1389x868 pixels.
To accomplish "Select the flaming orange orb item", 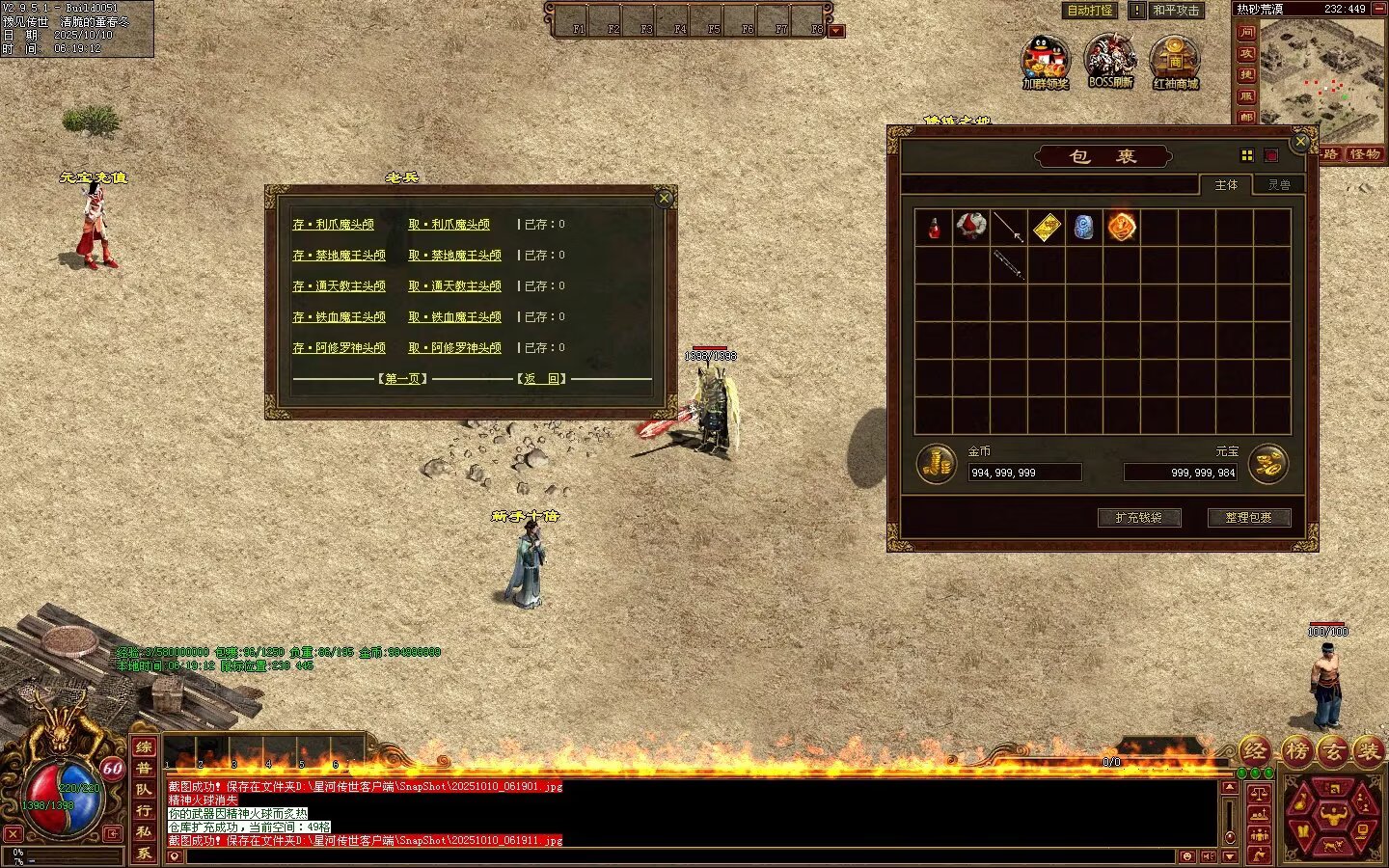I will point(1121,228).
